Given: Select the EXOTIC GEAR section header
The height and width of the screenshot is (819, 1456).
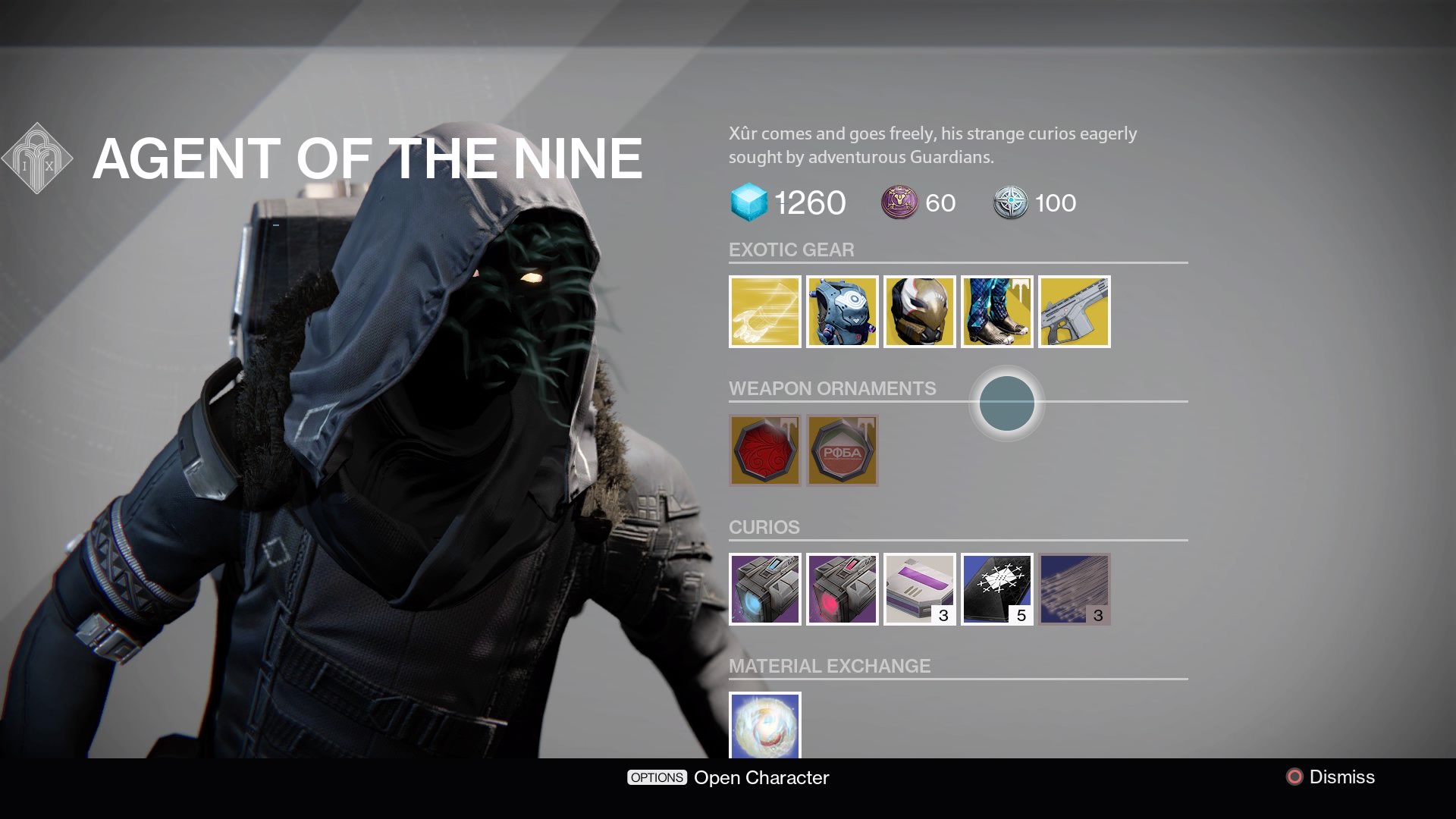Looking at the screenshot, I should coord(791,249).
